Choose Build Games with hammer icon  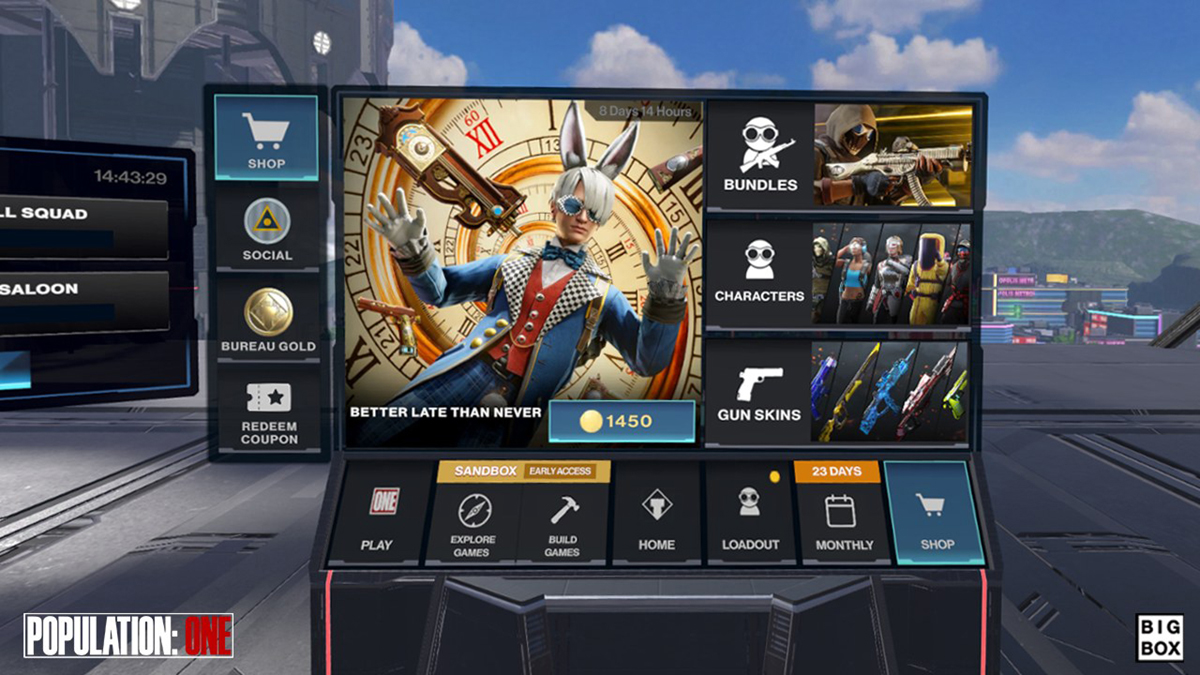(563, 523)
